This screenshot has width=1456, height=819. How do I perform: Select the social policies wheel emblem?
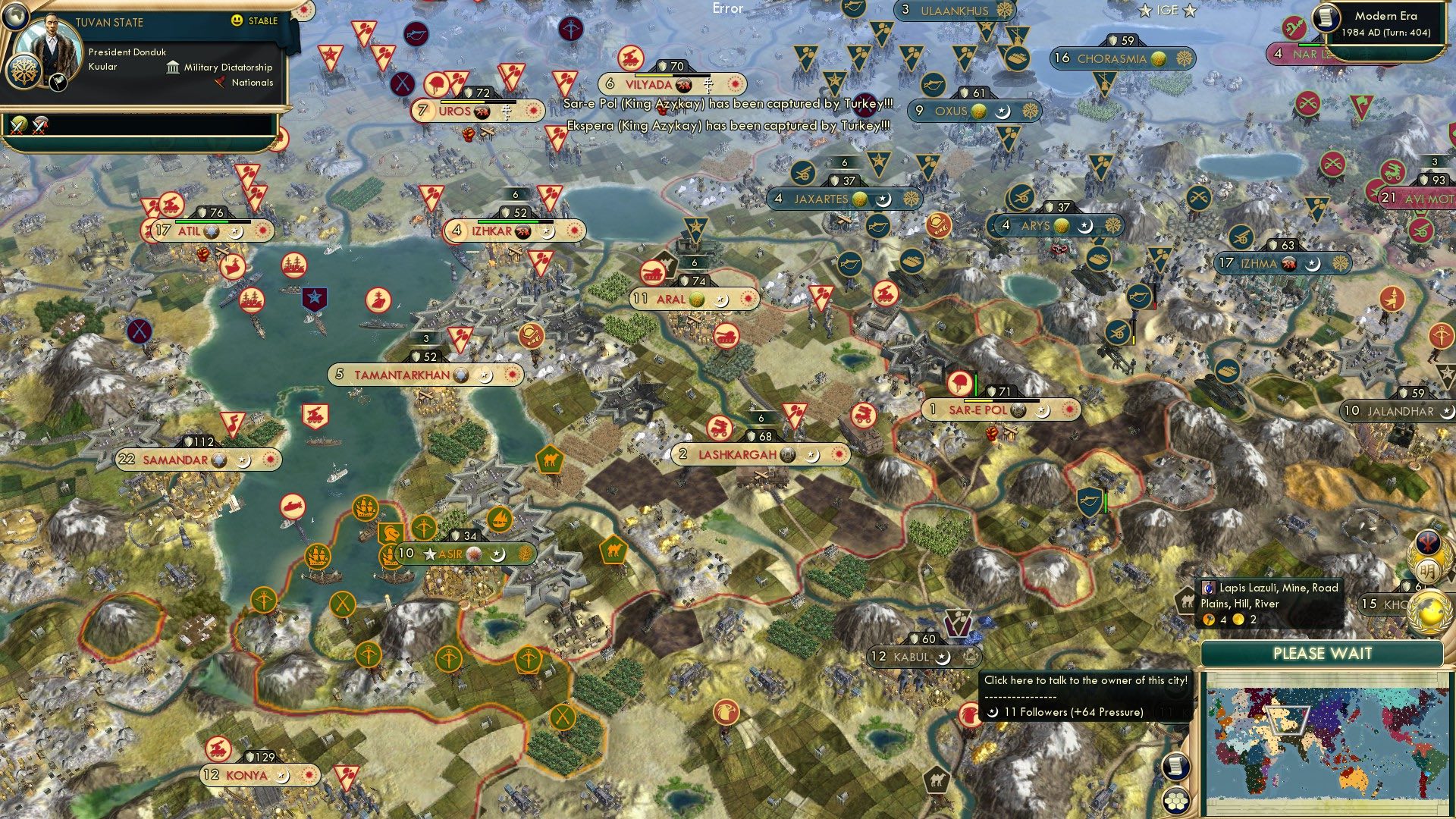[24, 72]
